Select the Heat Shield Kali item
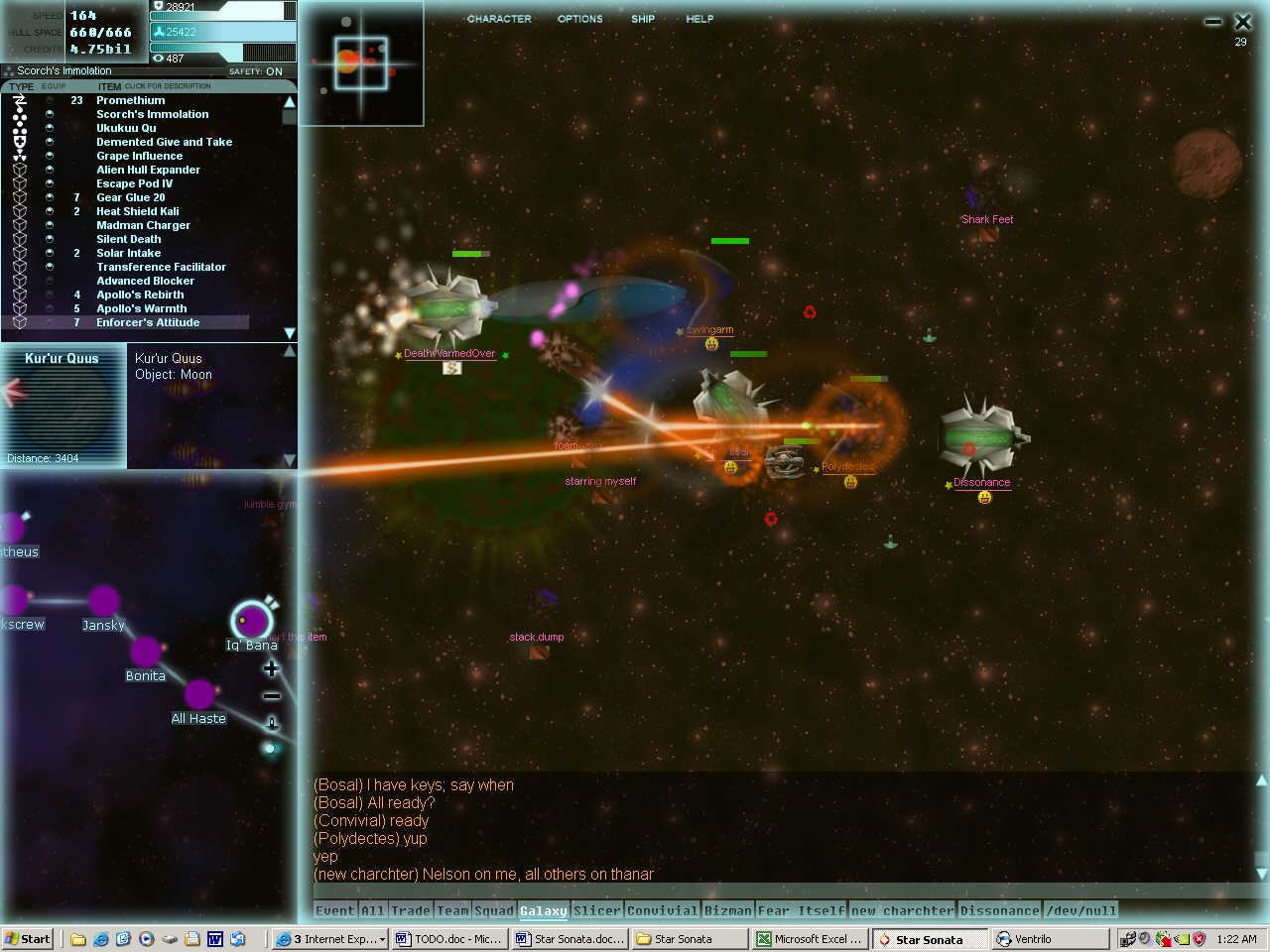This screenshot has width=1270, height=952. pyautogui.click(x=137, y=211)
